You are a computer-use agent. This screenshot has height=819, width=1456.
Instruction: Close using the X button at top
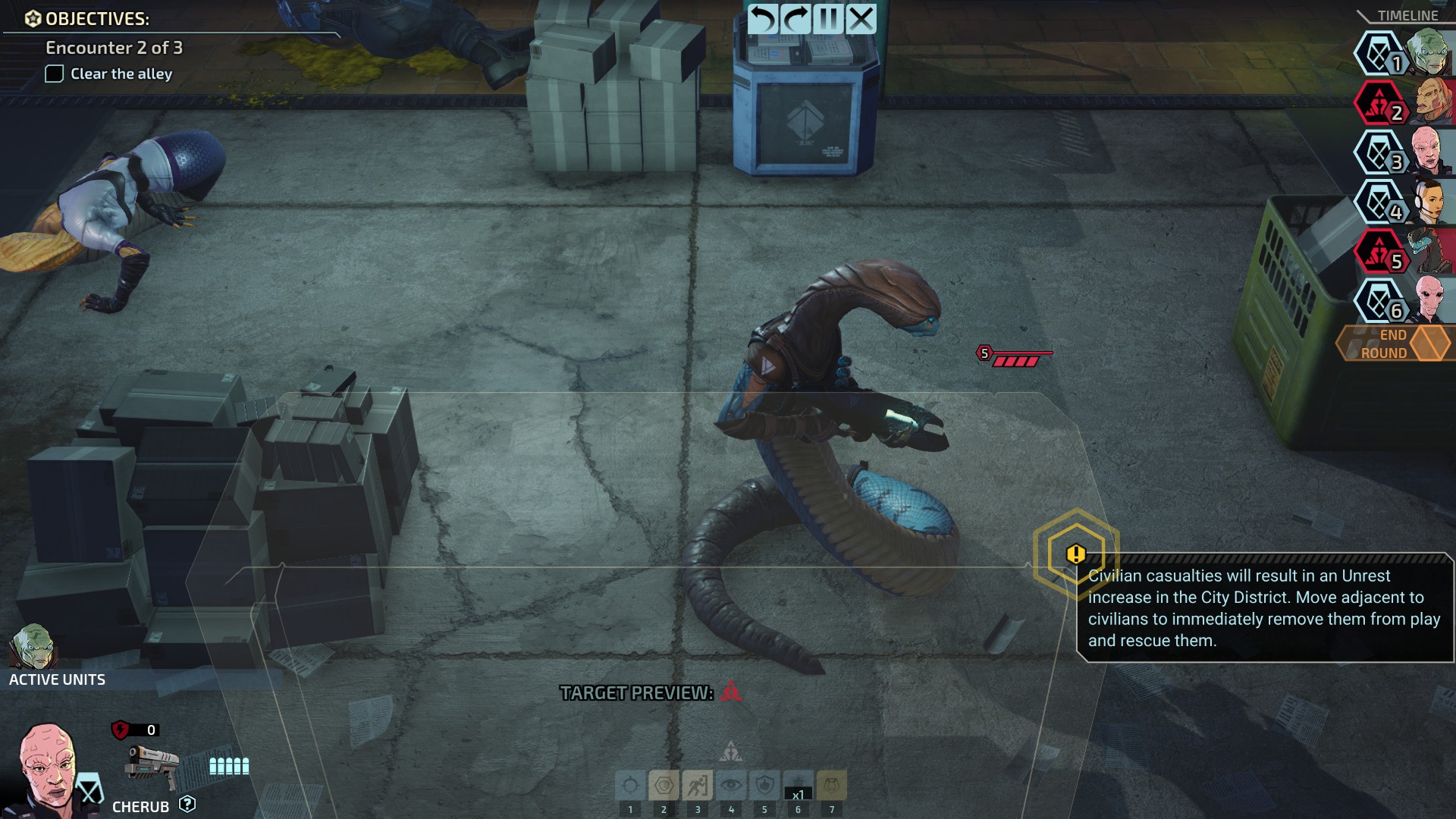(x=861, y=19)
